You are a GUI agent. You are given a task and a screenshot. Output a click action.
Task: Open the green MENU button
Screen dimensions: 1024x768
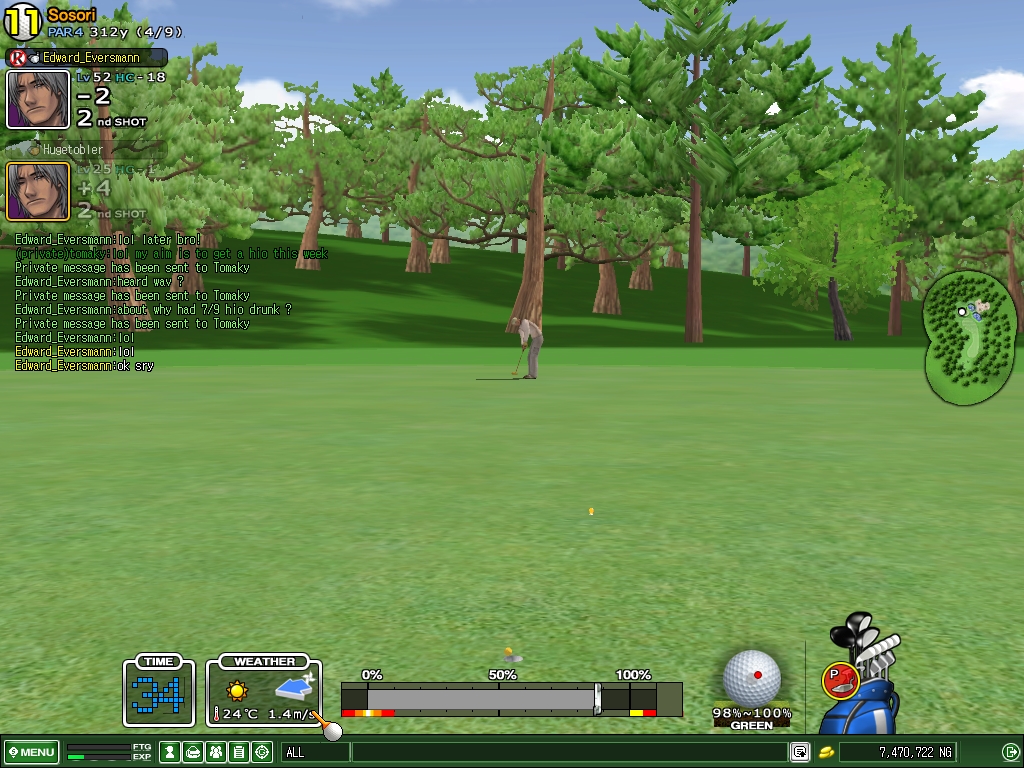click(31, 752)
